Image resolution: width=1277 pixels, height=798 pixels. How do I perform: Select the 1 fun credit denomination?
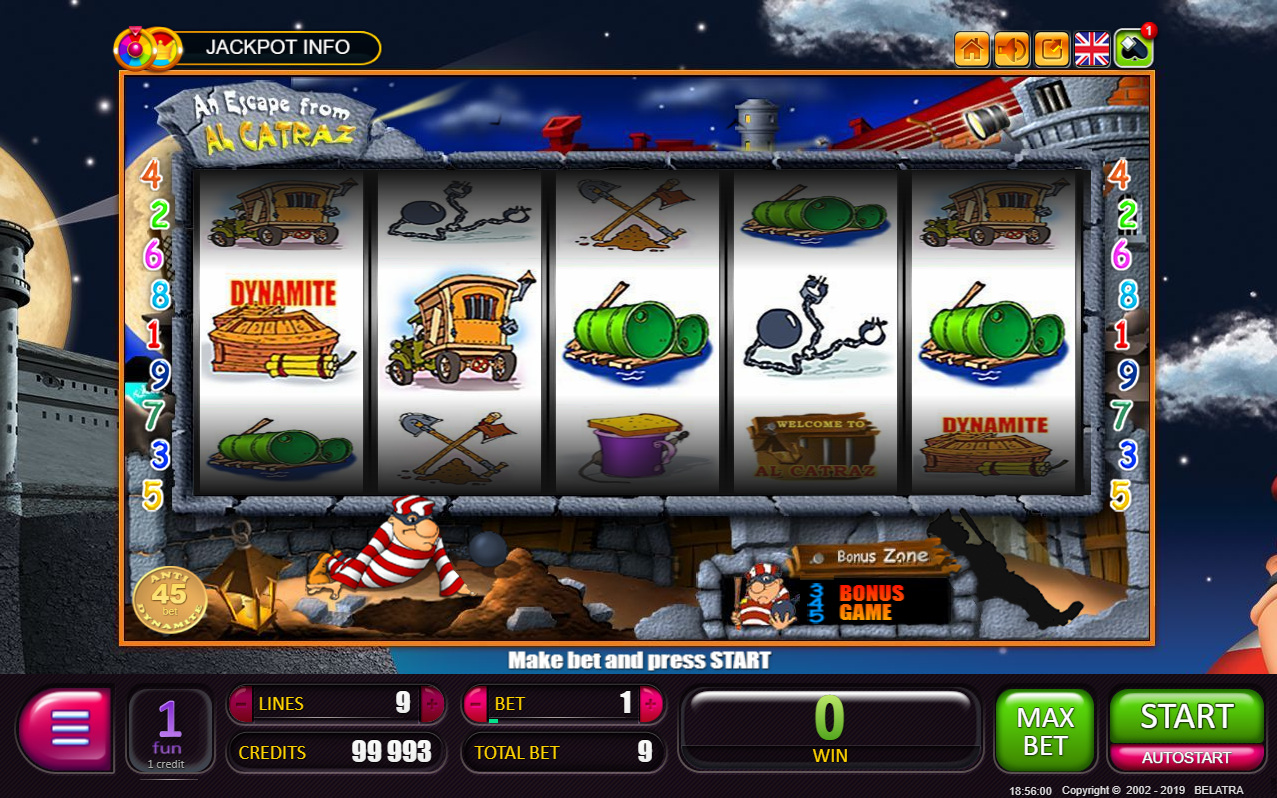(x=169, y=731)
